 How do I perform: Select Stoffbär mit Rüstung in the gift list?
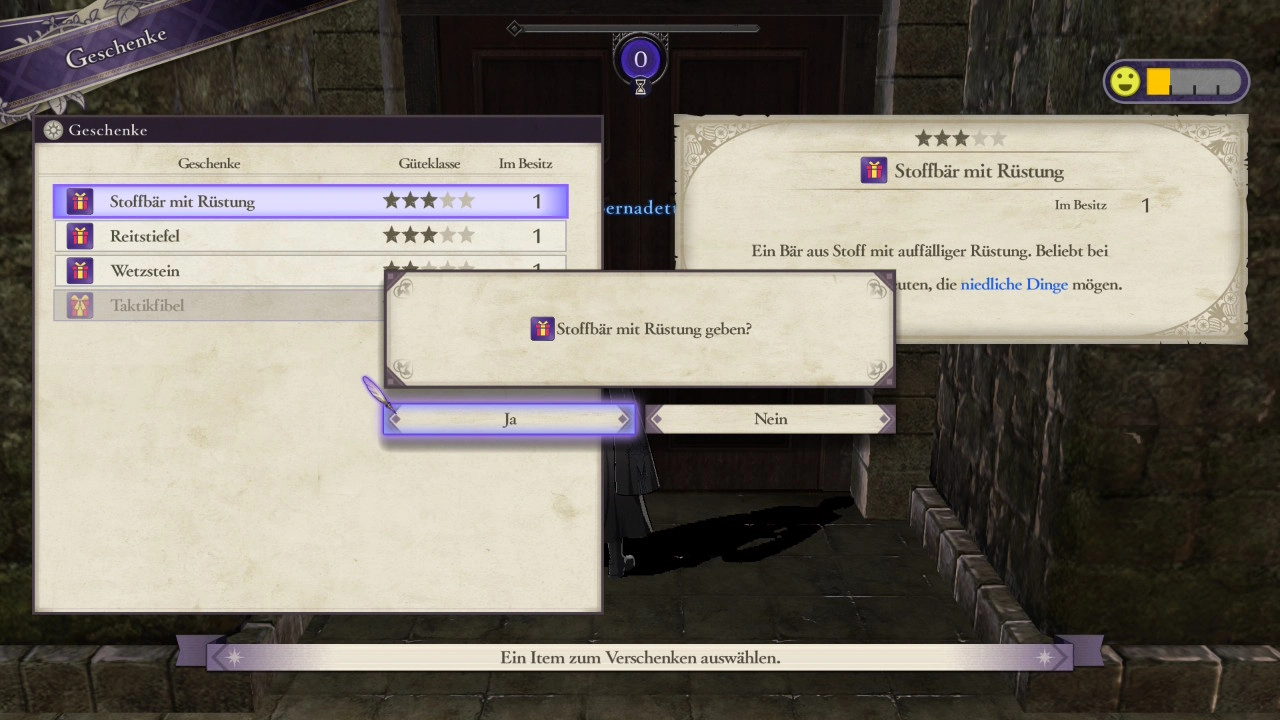(310, 201)
